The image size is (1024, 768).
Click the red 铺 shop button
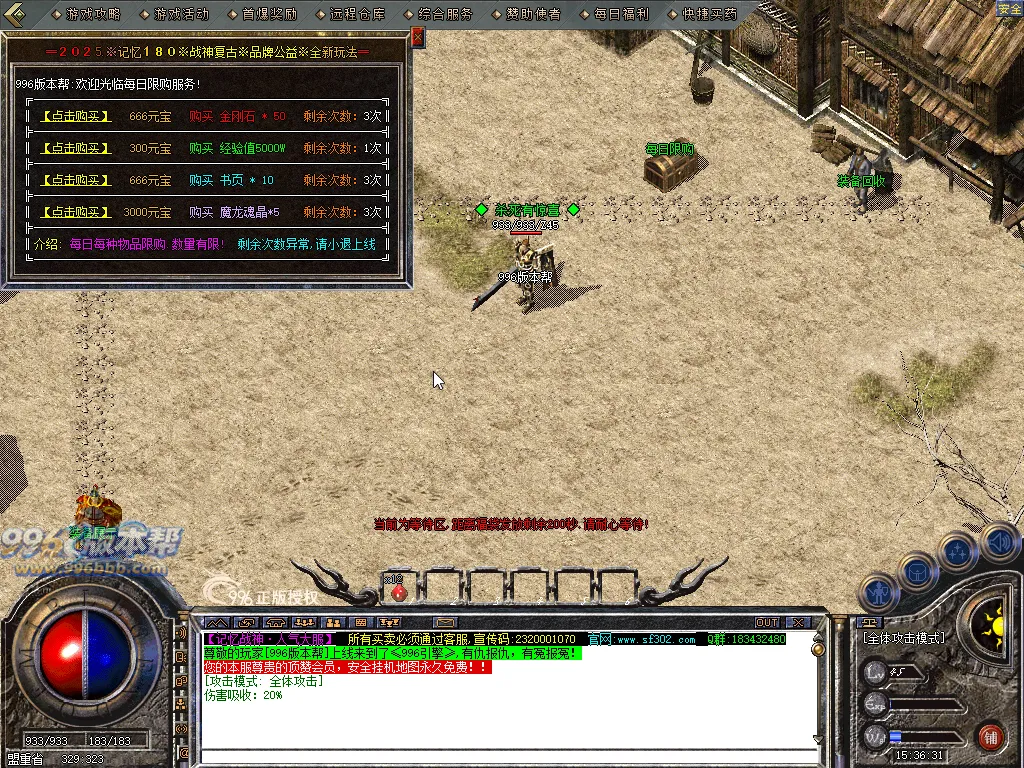(x=990, y=737)
